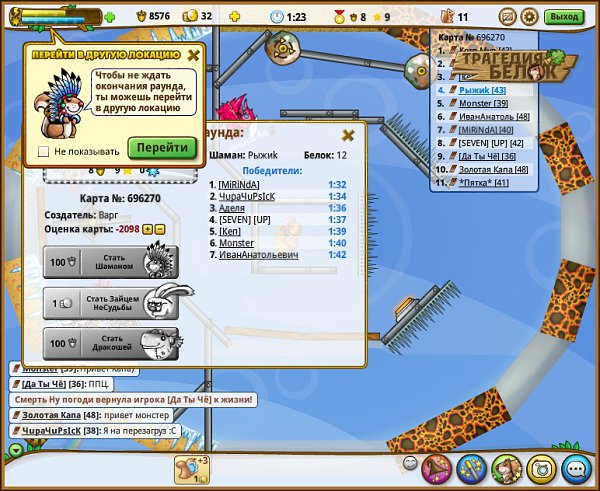
Task: Choose Стать Шаманом for 100
Action: [111, 262]
